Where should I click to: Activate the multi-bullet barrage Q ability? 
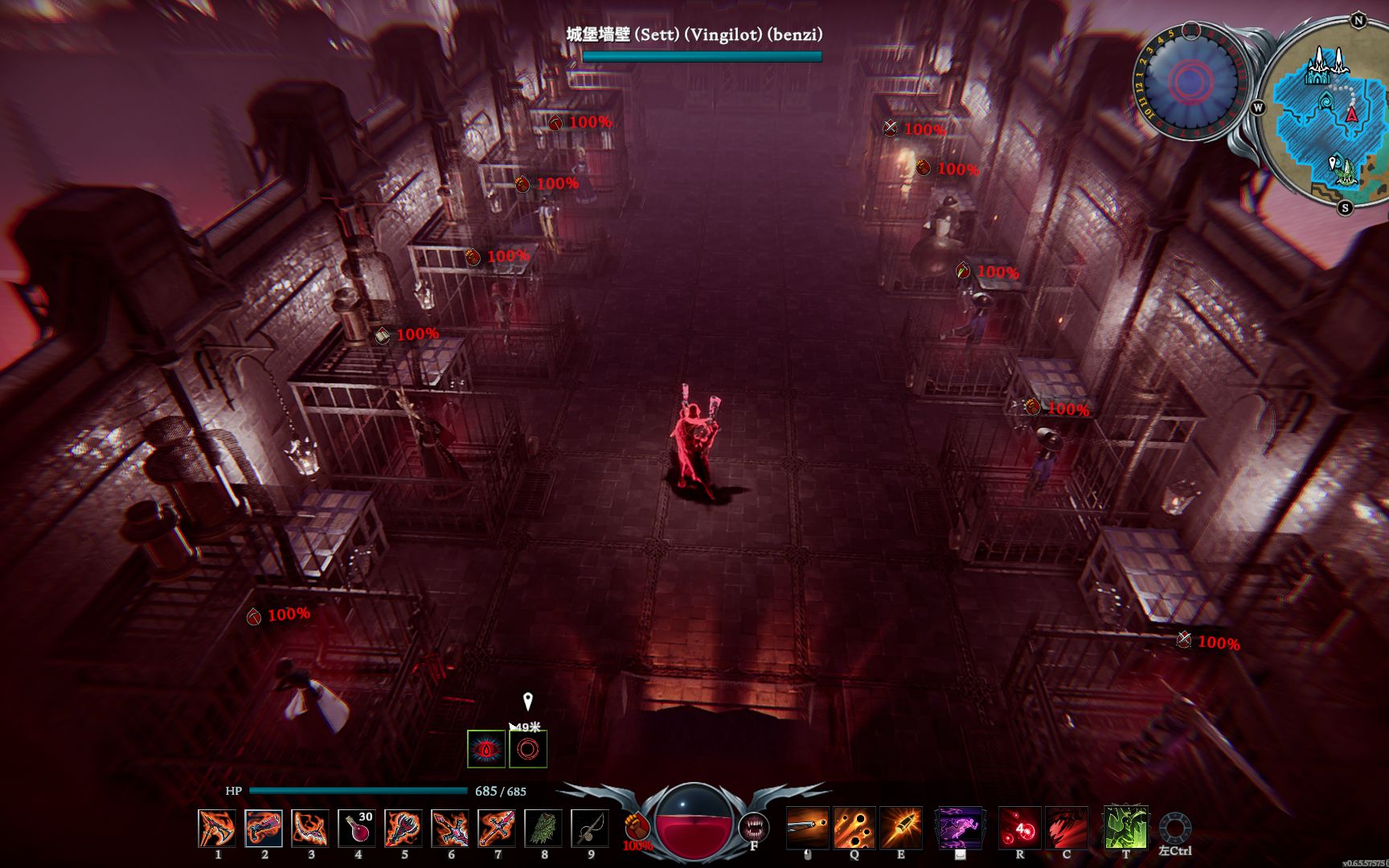coord(854,828)
